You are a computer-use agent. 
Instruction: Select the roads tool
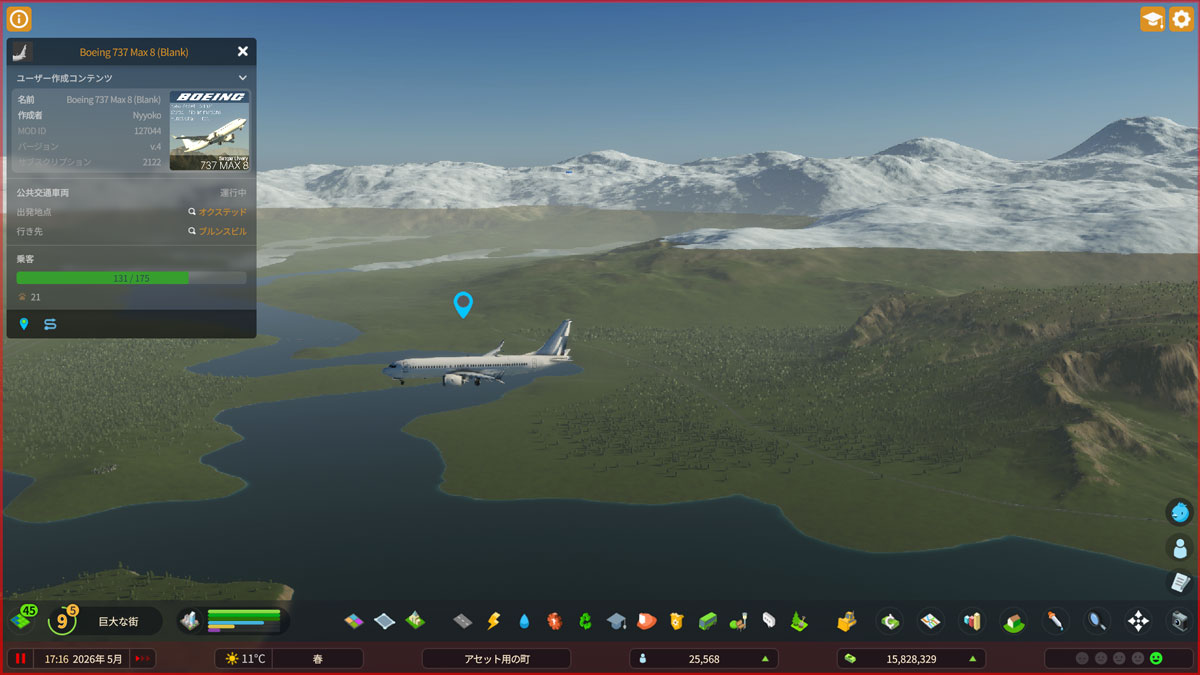[462, 621]
